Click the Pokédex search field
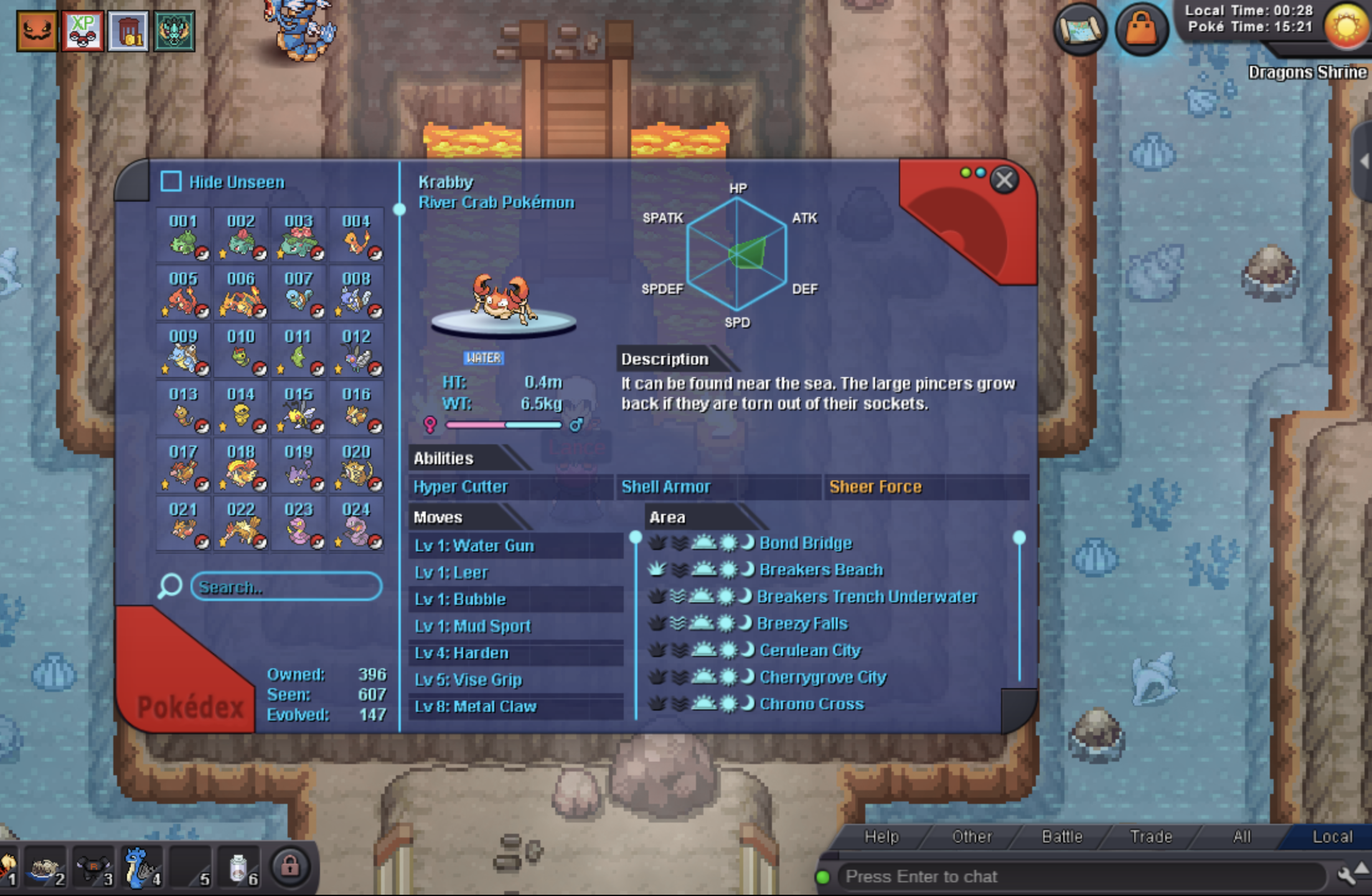This screenshot has height=896, width=1372. coord(286,587)
